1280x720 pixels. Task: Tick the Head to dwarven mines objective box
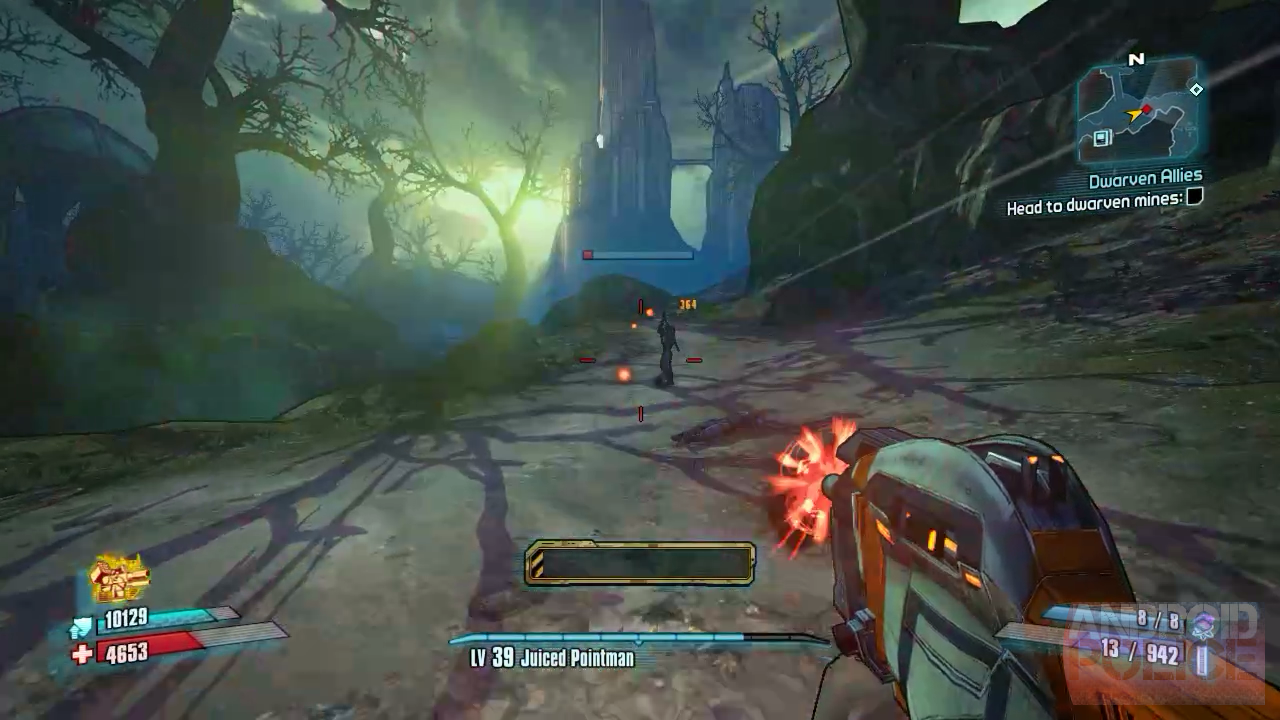1193,198
